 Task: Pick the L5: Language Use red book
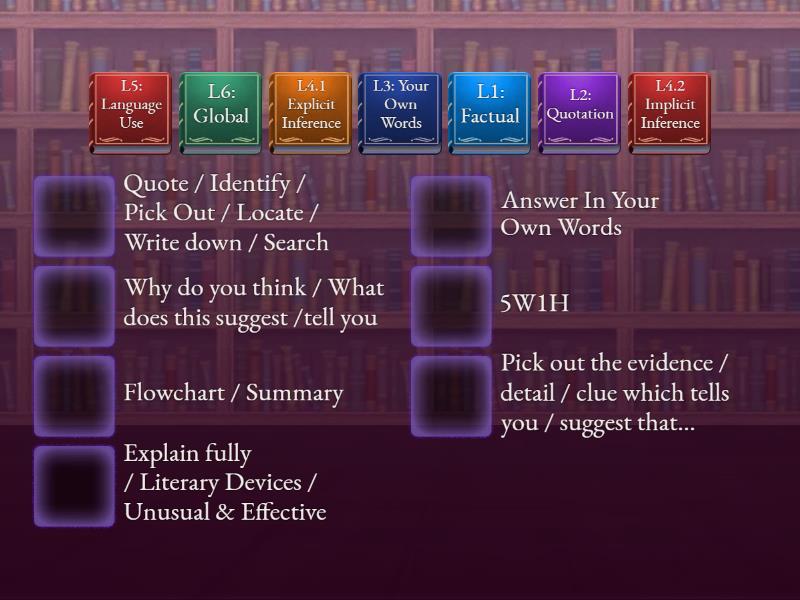[131, 113]
